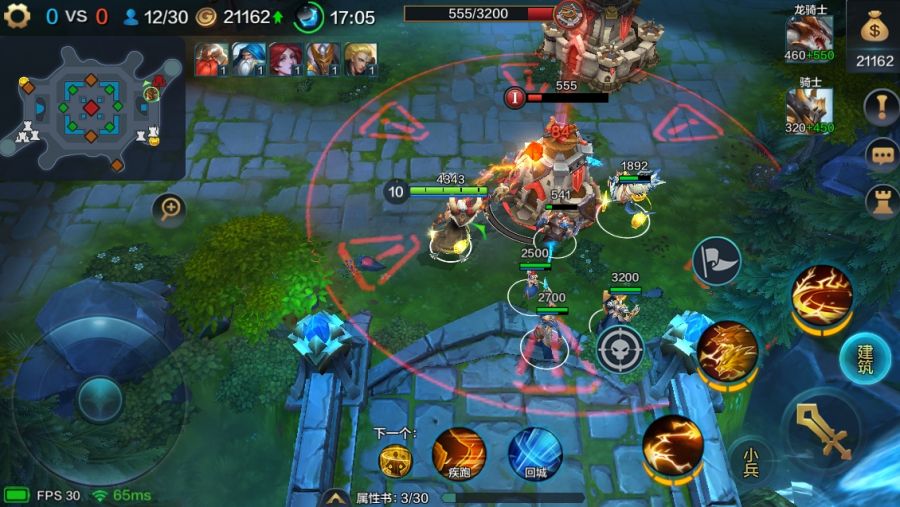Target minions with the 小兵 button
900x507 pixels.
(750, 461)
